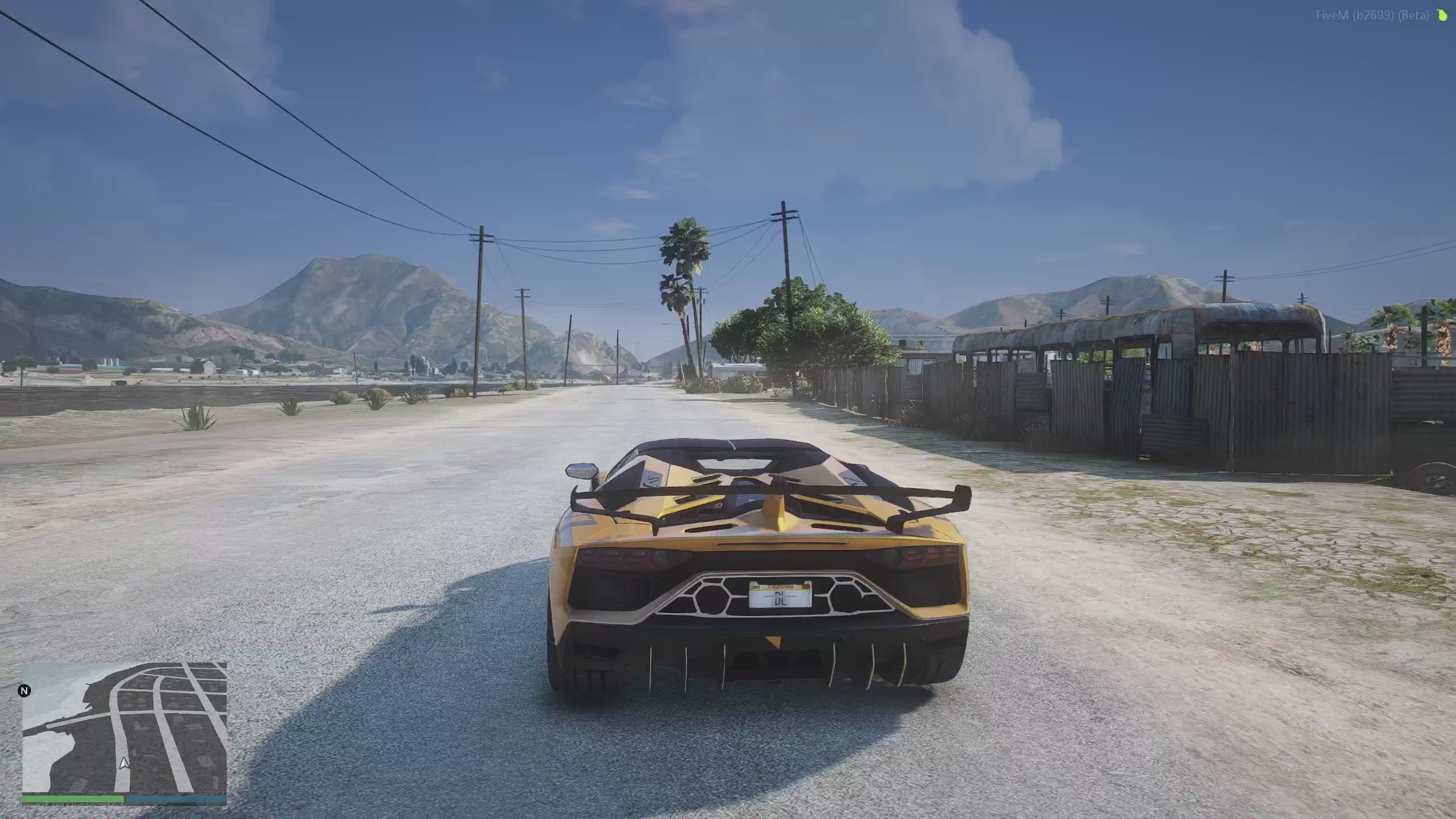Click the FiveM beta watermark label

[1372, 15]
